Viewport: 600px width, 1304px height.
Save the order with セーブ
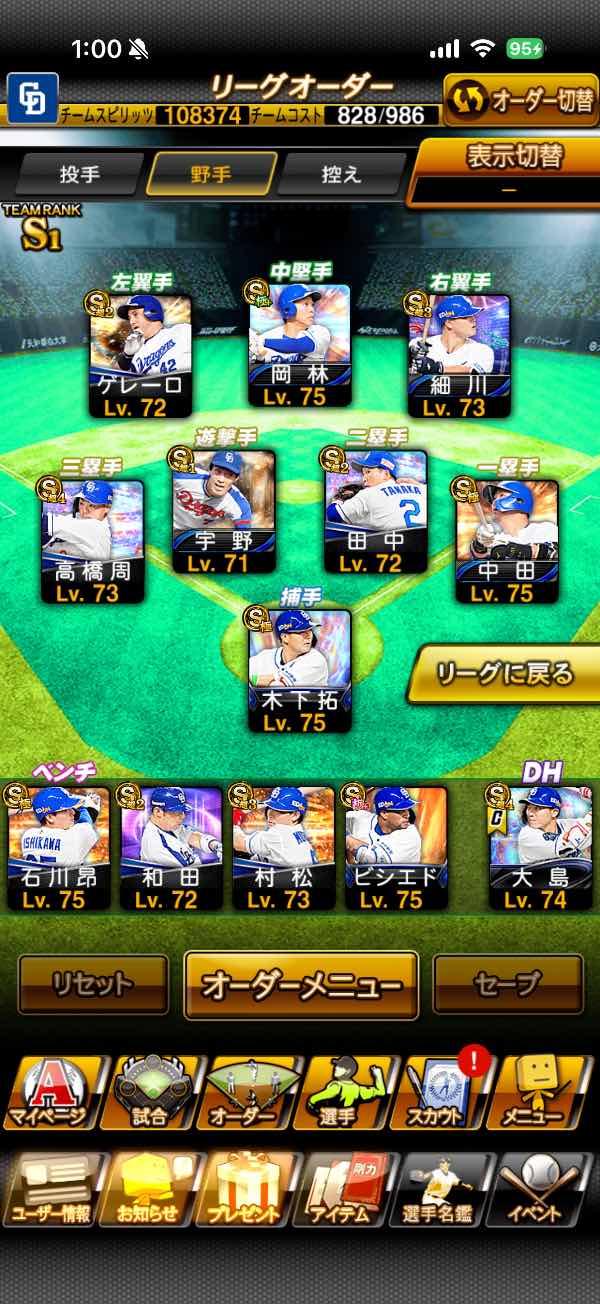508,984
